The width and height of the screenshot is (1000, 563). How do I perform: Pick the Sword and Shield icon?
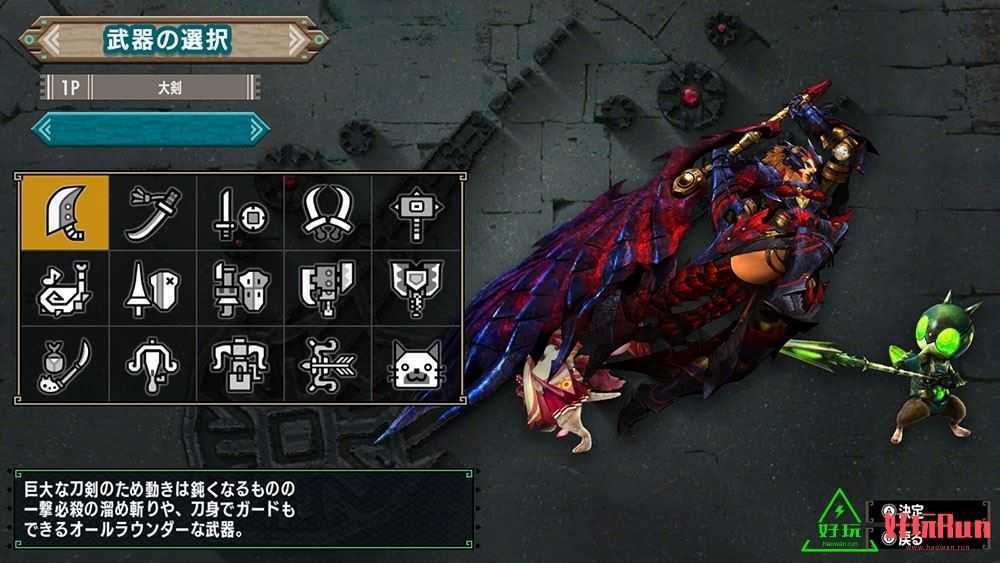[x=237, y=212]
